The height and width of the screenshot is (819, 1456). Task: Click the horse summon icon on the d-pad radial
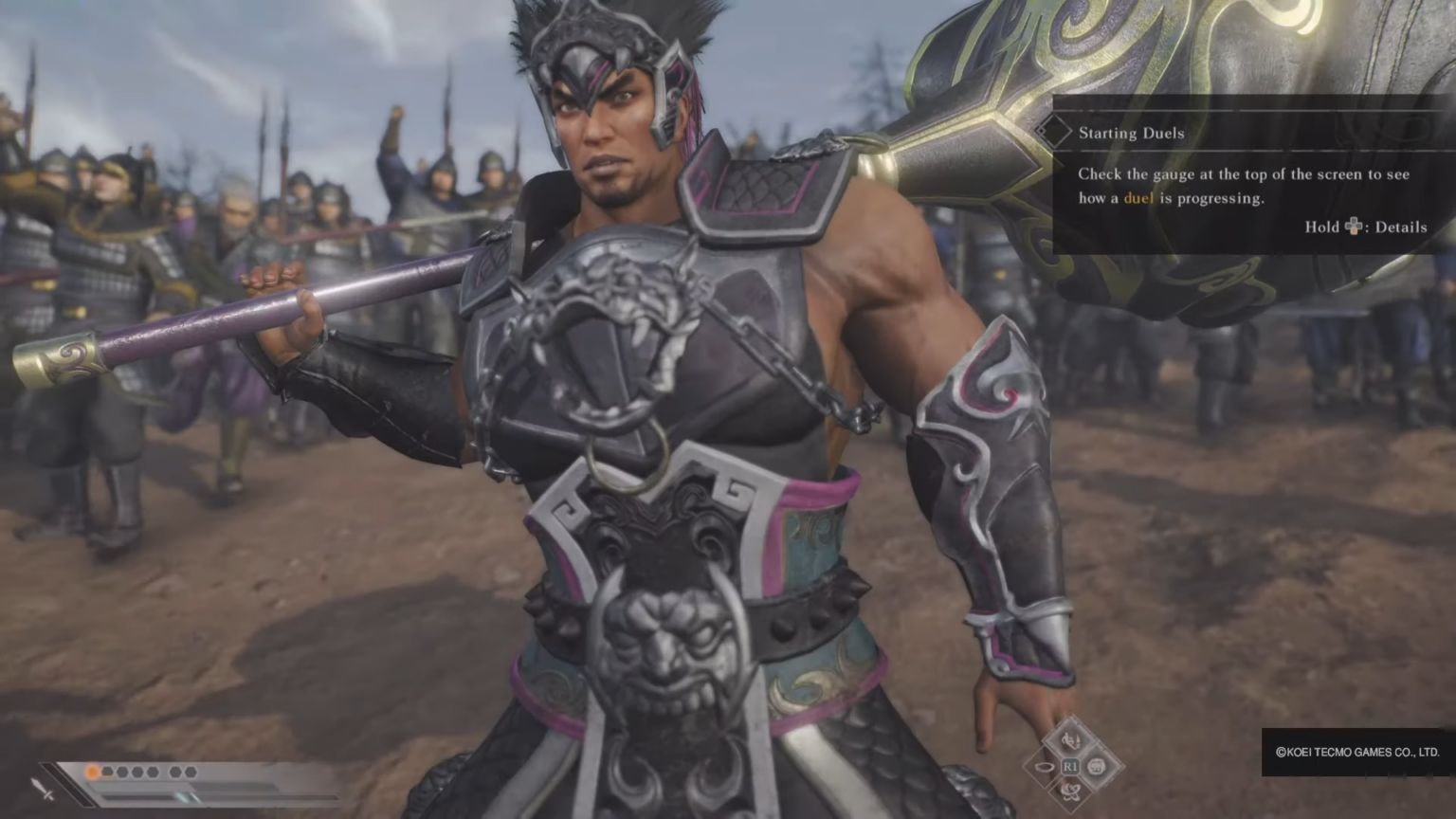1071,741
